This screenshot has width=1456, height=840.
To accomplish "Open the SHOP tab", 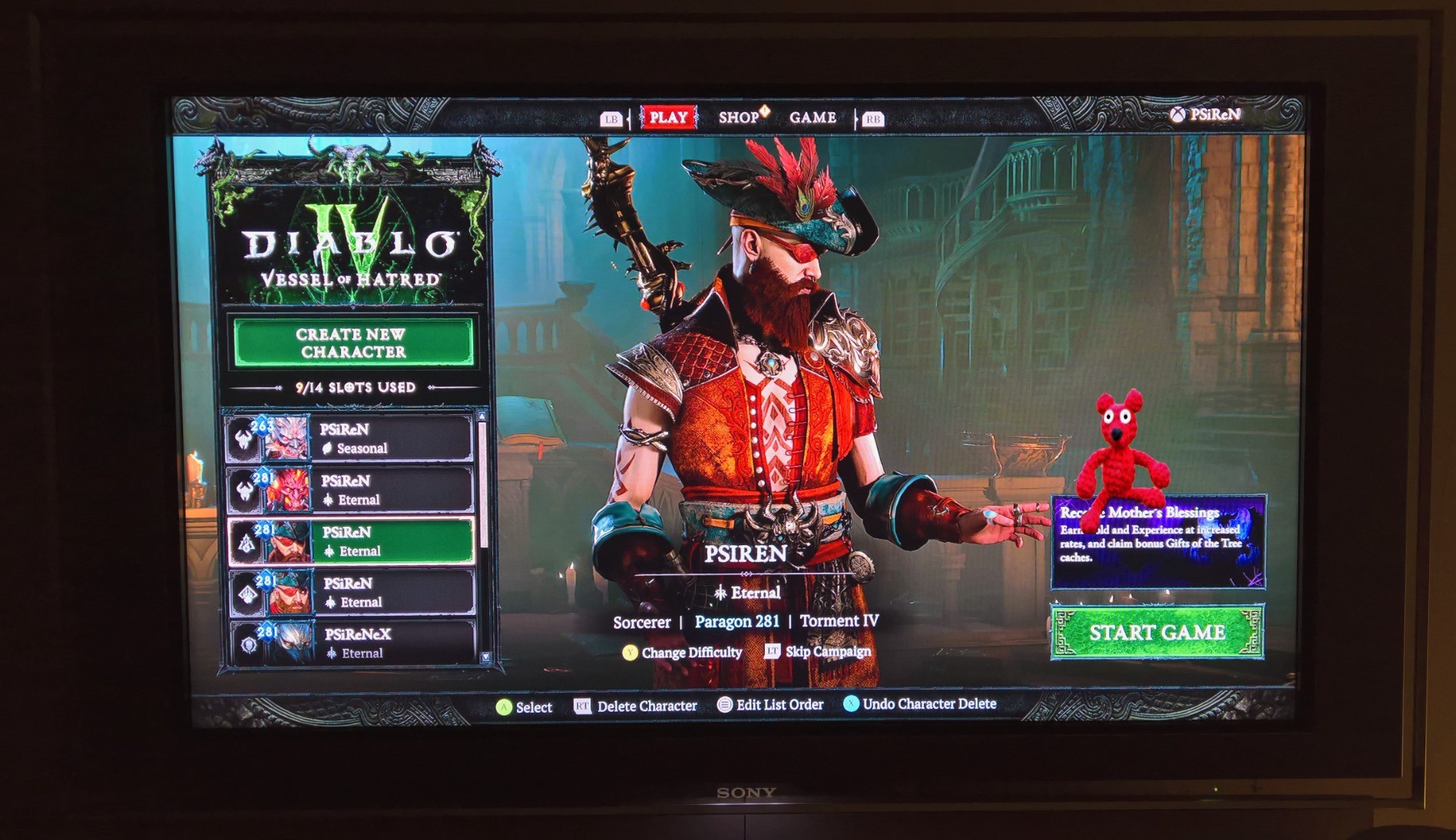I will point(739,117).
